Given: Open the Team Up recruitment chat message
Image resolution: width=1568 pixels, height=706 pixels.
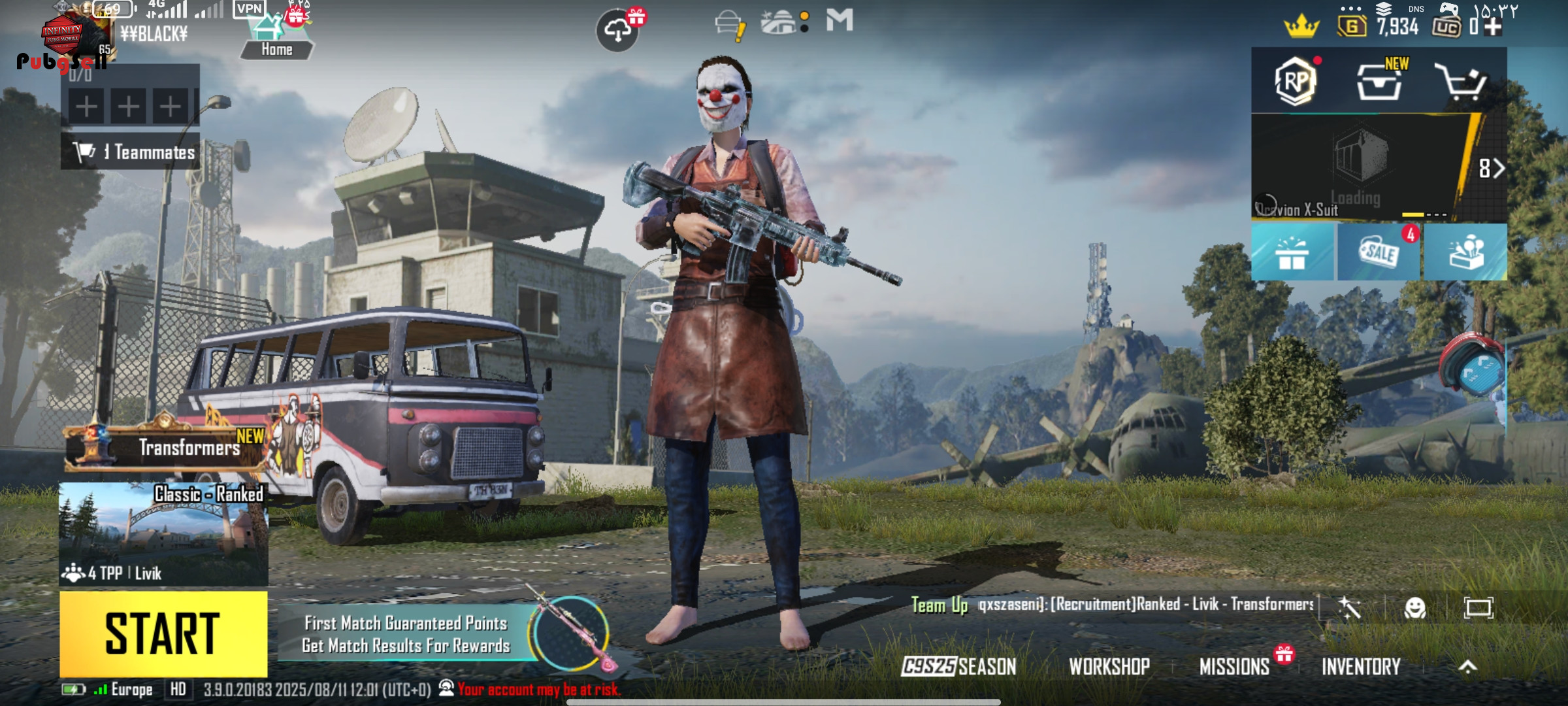Looking at the screenshot, I should pyautogui.click(x=1111, y=605).
